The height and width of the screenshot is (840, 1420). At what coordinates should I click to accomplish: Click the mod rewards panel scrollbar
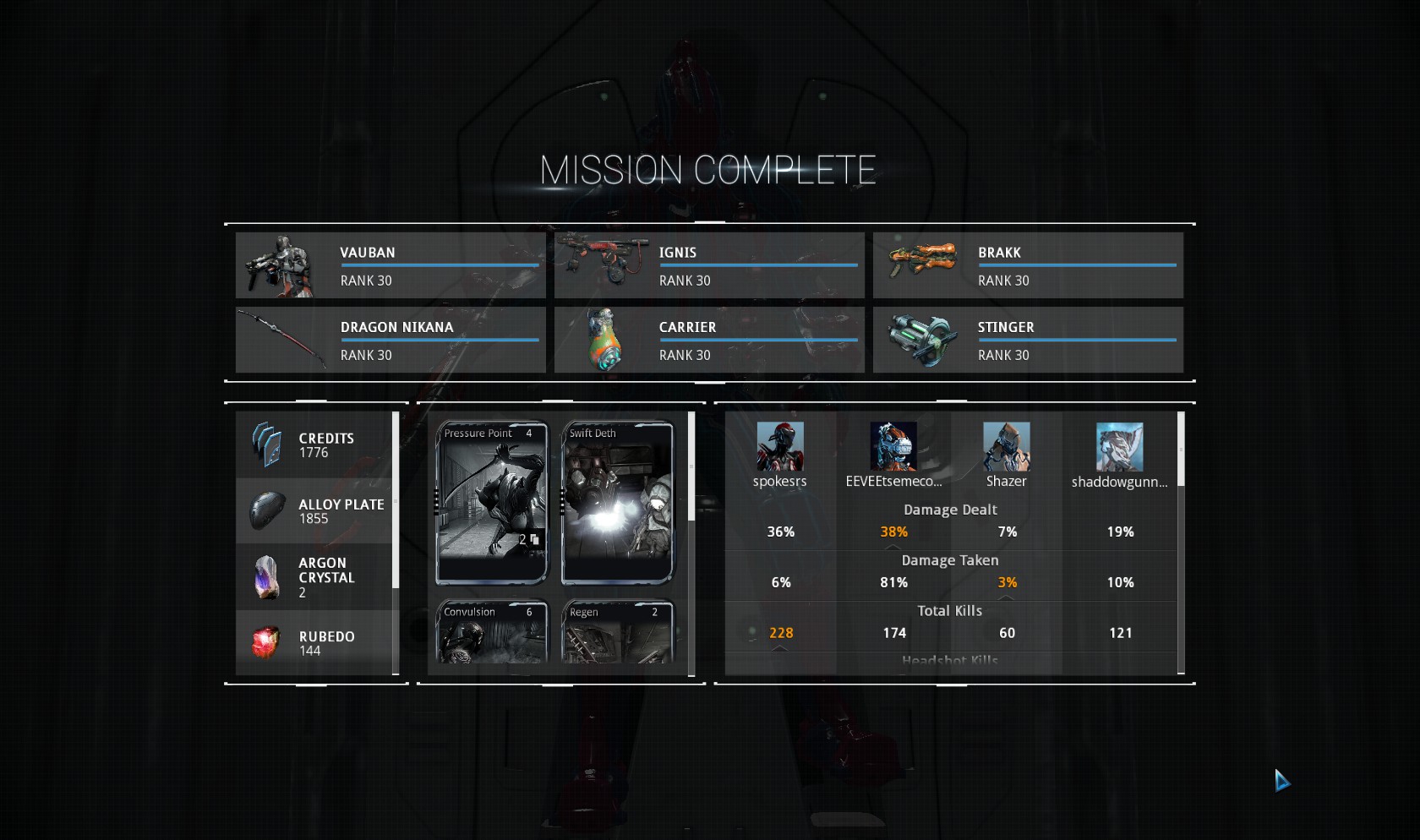point(691,466)
